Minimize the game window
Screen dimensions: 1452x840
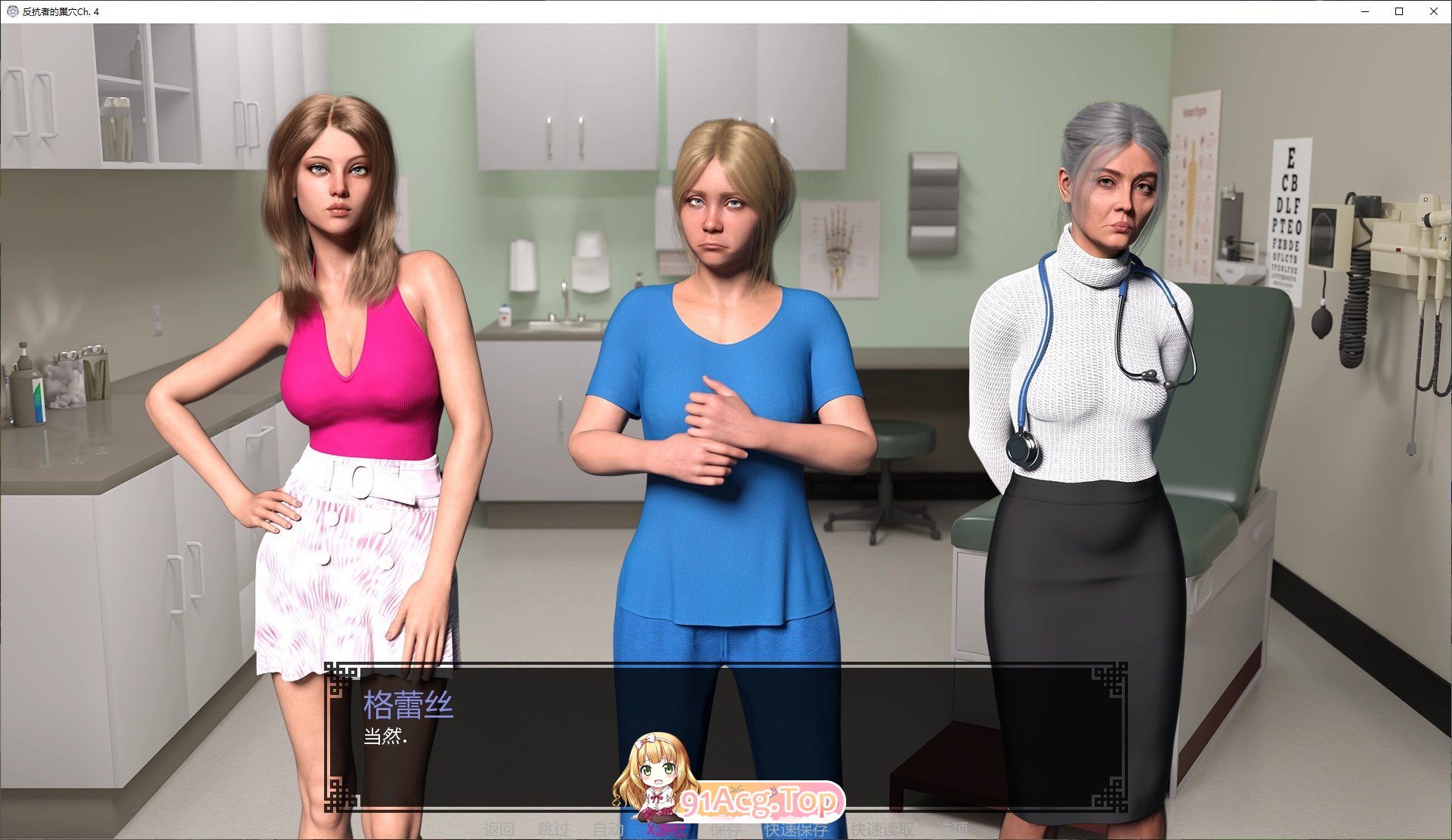(1365, 11)
